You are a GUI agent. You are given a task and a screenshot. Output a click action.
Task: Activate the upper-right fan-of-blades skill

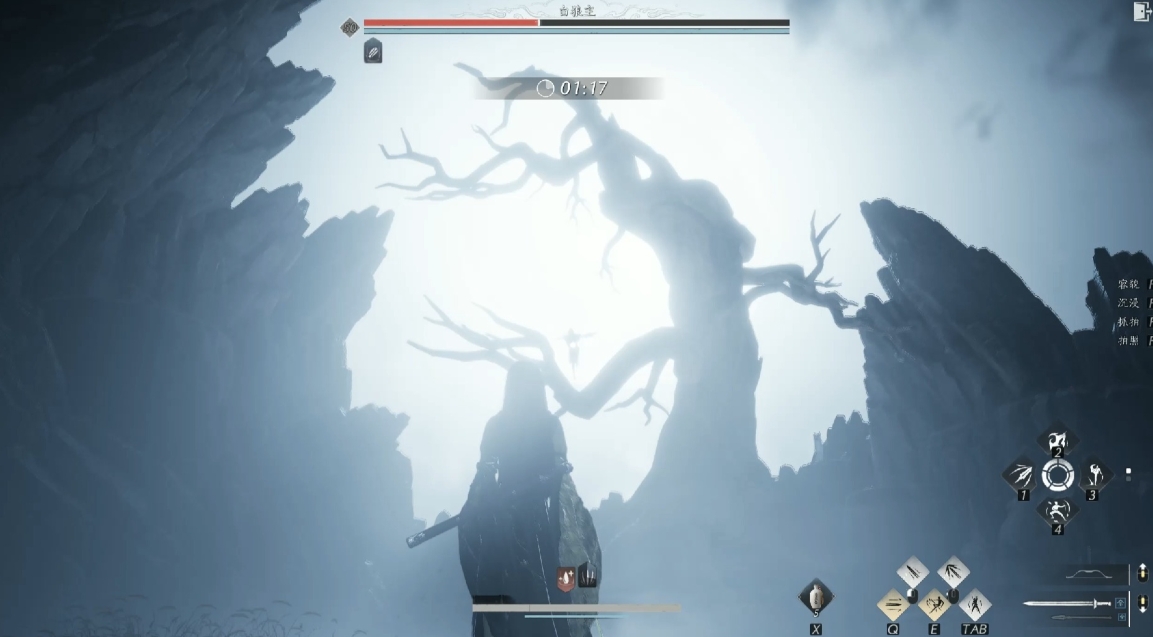[x=953, y=574]
